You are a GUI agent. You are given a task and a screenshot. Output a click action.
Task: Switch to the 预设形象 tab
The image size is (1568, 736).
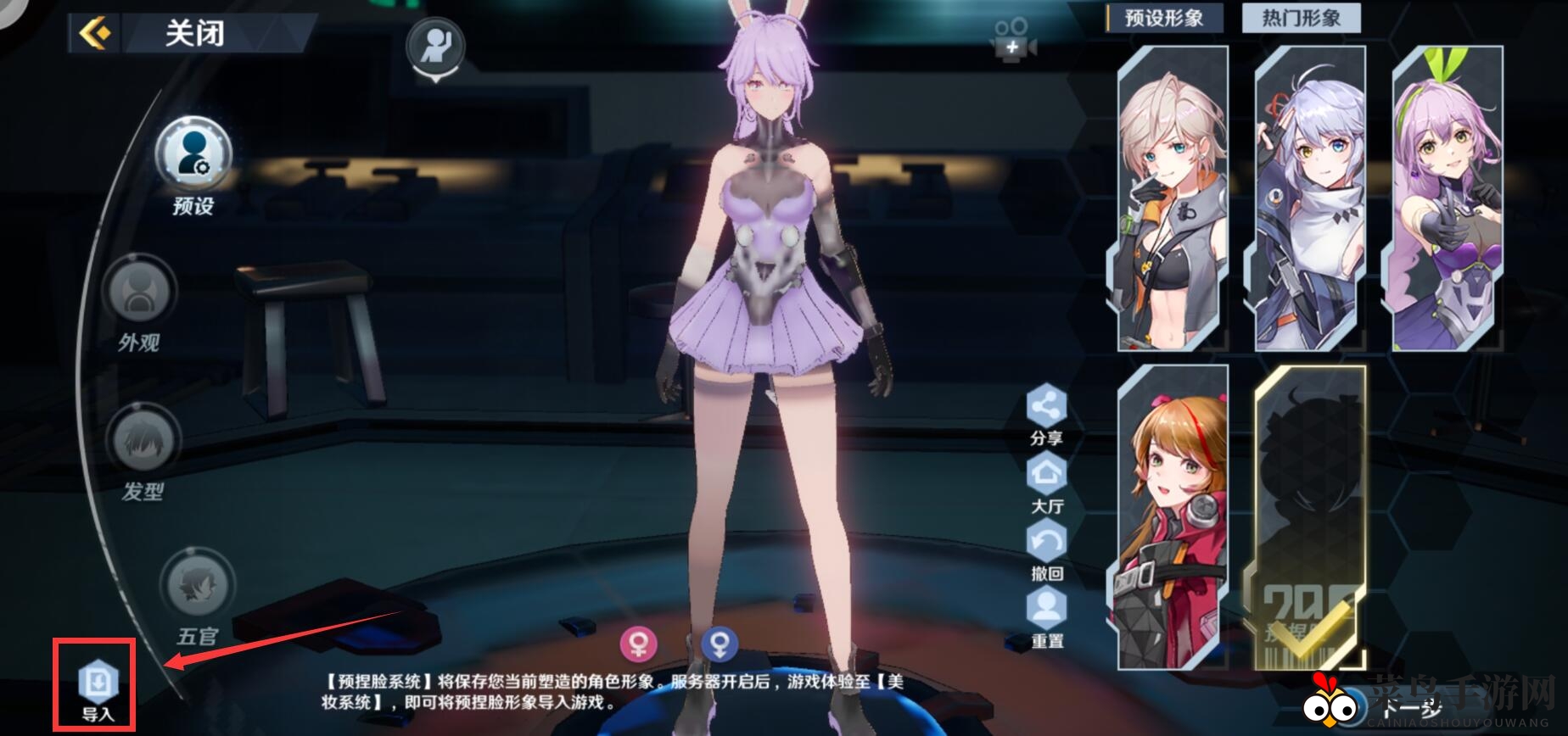coord(1162,17)
